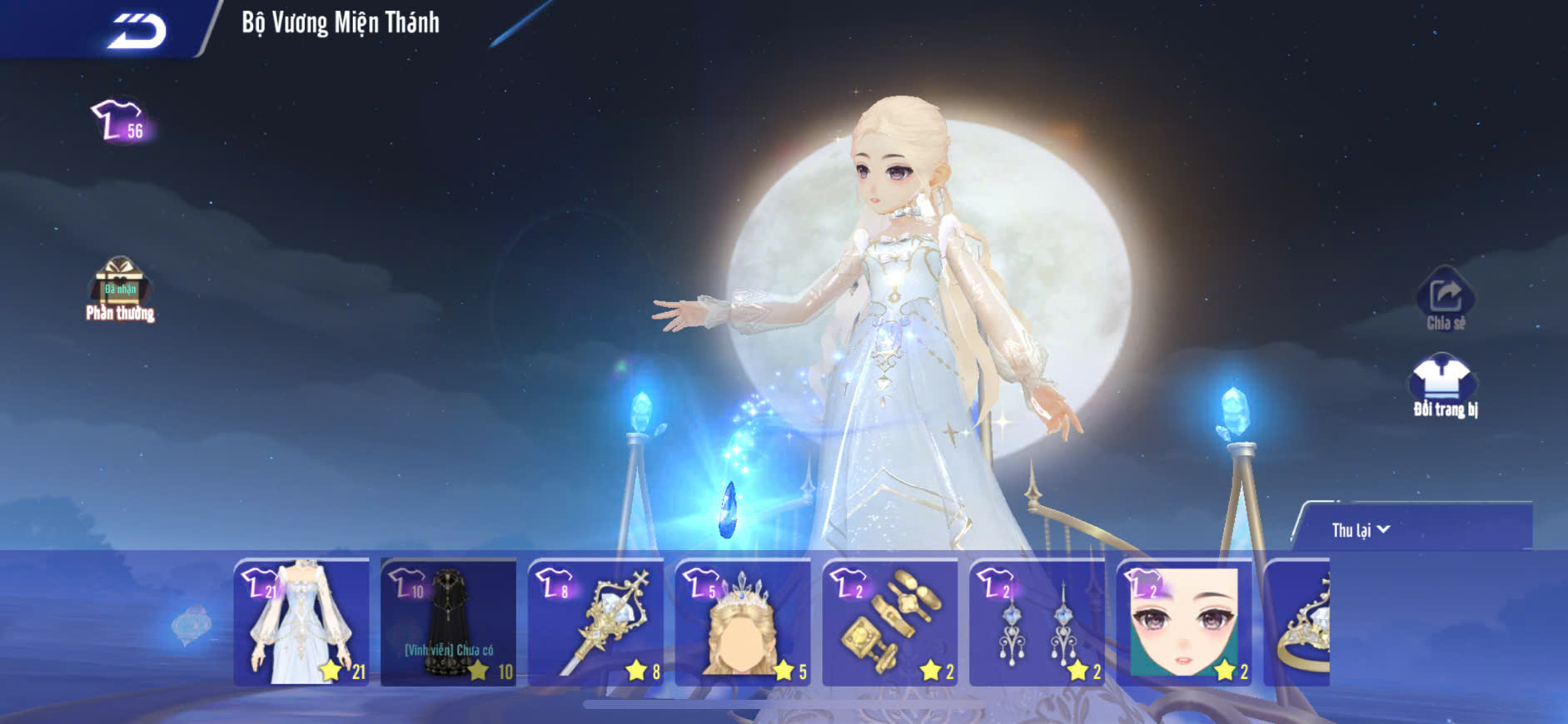Open the Phần thưởng reward chest
Image resolution: width=1568 pixels, height=724 pixels.
coord(120,288)
